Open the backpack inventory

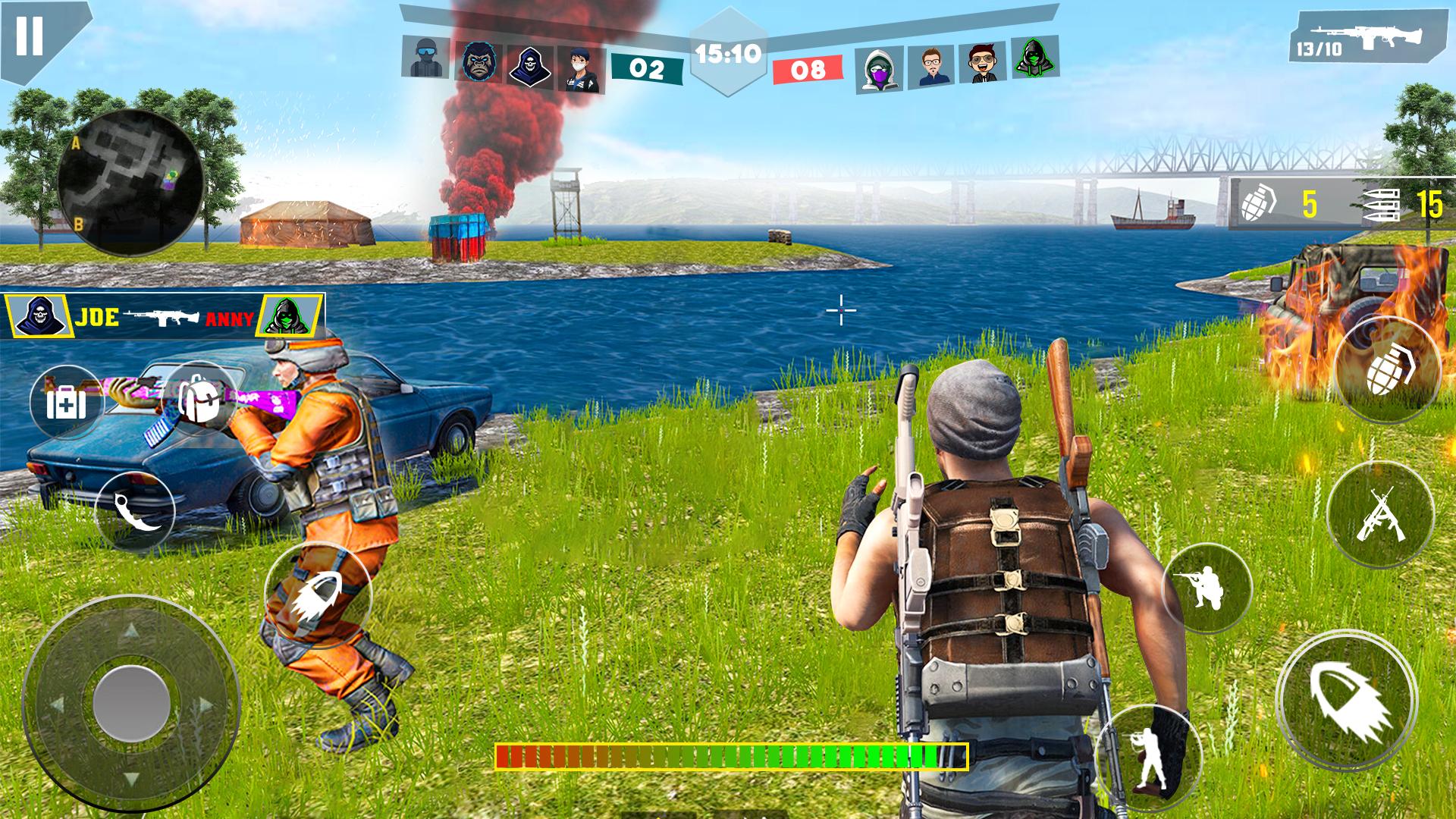(x=199, y=399)
